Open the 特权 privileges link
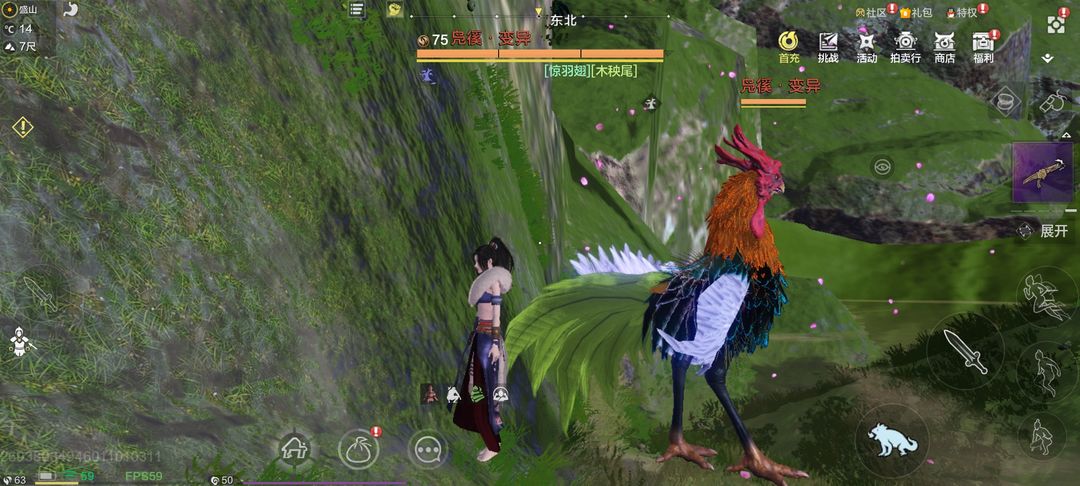The height and width of the screenshot is (486, 1080). (964, 12)
